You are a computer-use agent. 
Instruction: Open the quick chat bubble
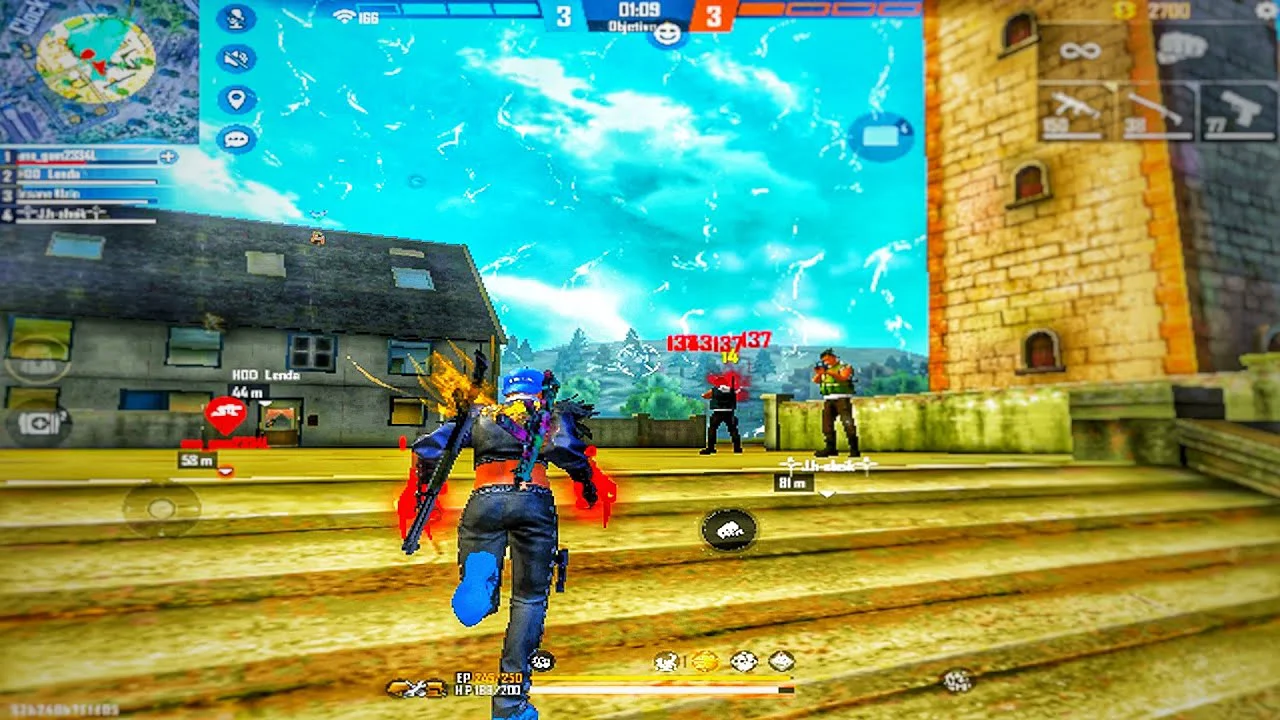pyautogui.click(x=236, y=139)
